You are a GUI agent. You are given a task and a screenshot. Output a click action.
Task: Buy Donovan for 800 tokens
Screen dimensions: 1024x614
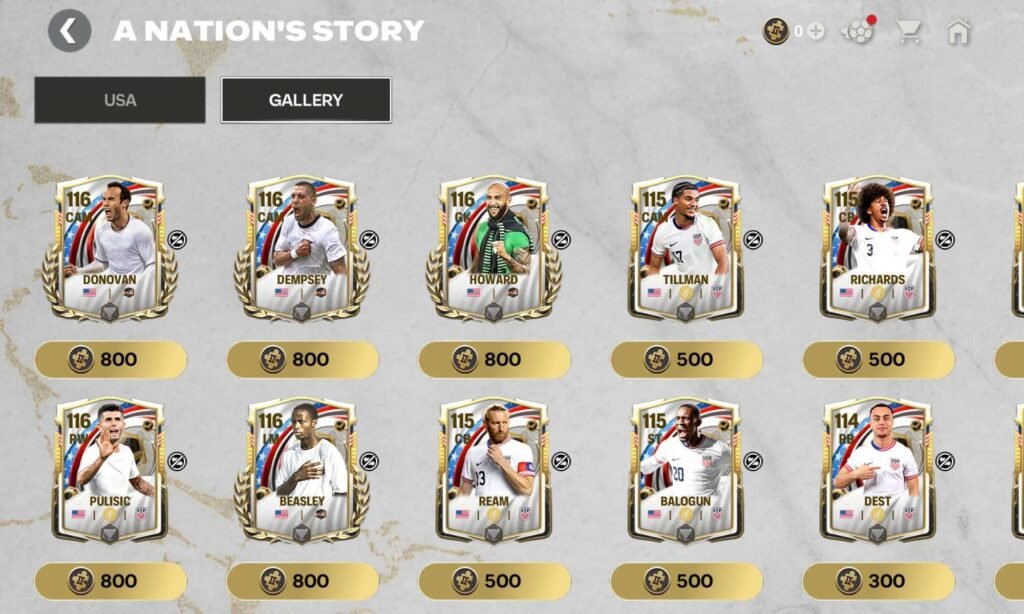111,359
